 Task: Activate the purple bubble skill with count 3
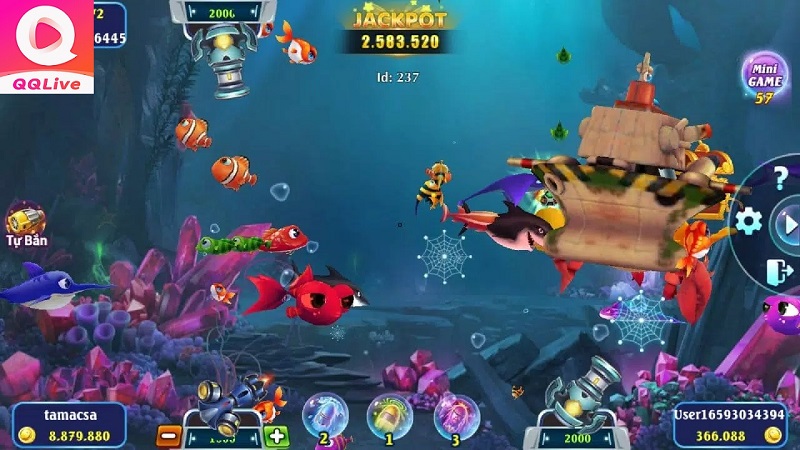(x=454, y=414)
